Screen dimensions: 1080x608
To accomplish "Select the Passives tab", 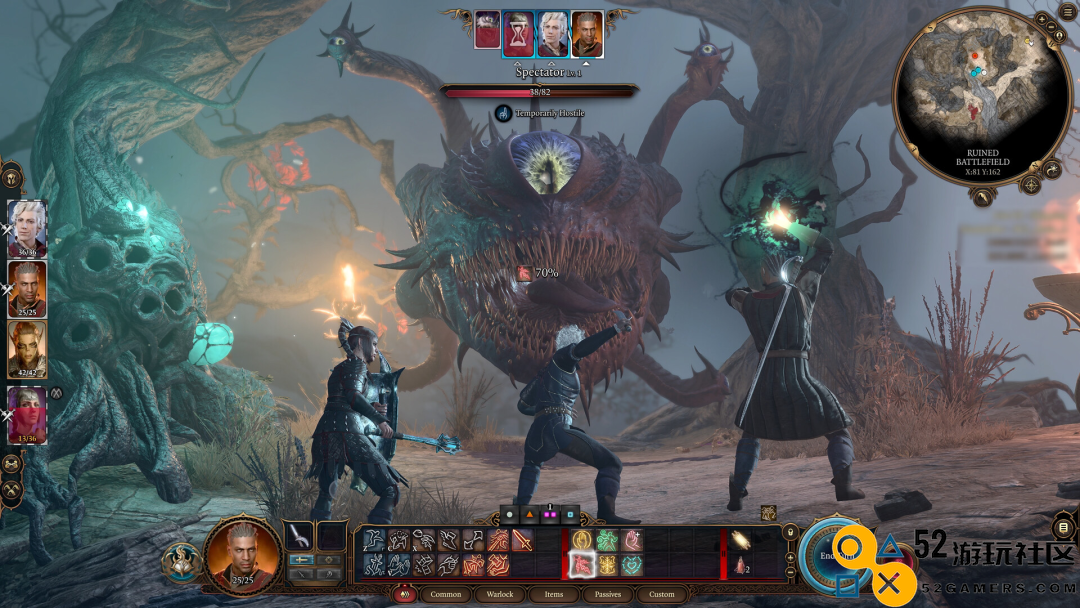I will point(608,594).
